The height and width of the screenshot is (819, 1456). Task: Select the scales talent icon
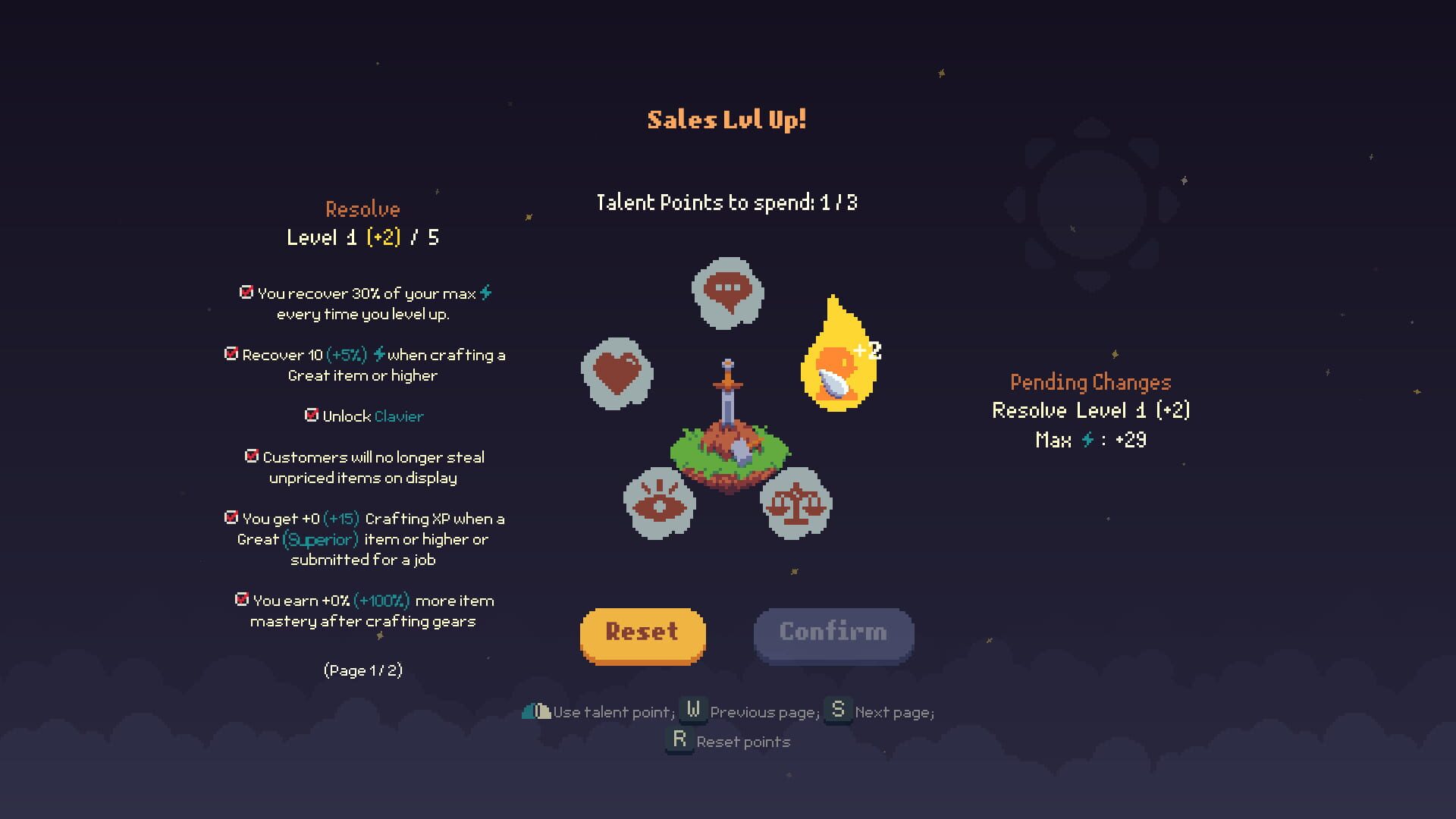[795, 503]
